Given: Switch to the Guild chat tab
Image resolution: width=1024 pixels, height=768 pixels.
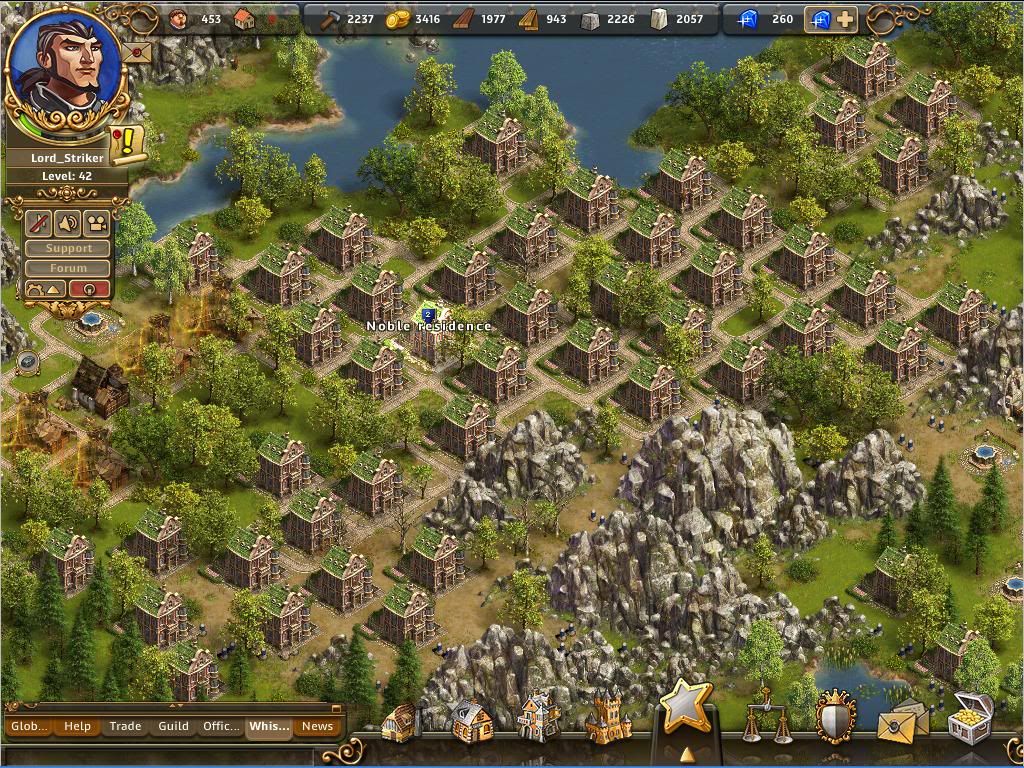Looking at the screenshot, I should pyautogui.click(x=173, y=726).
